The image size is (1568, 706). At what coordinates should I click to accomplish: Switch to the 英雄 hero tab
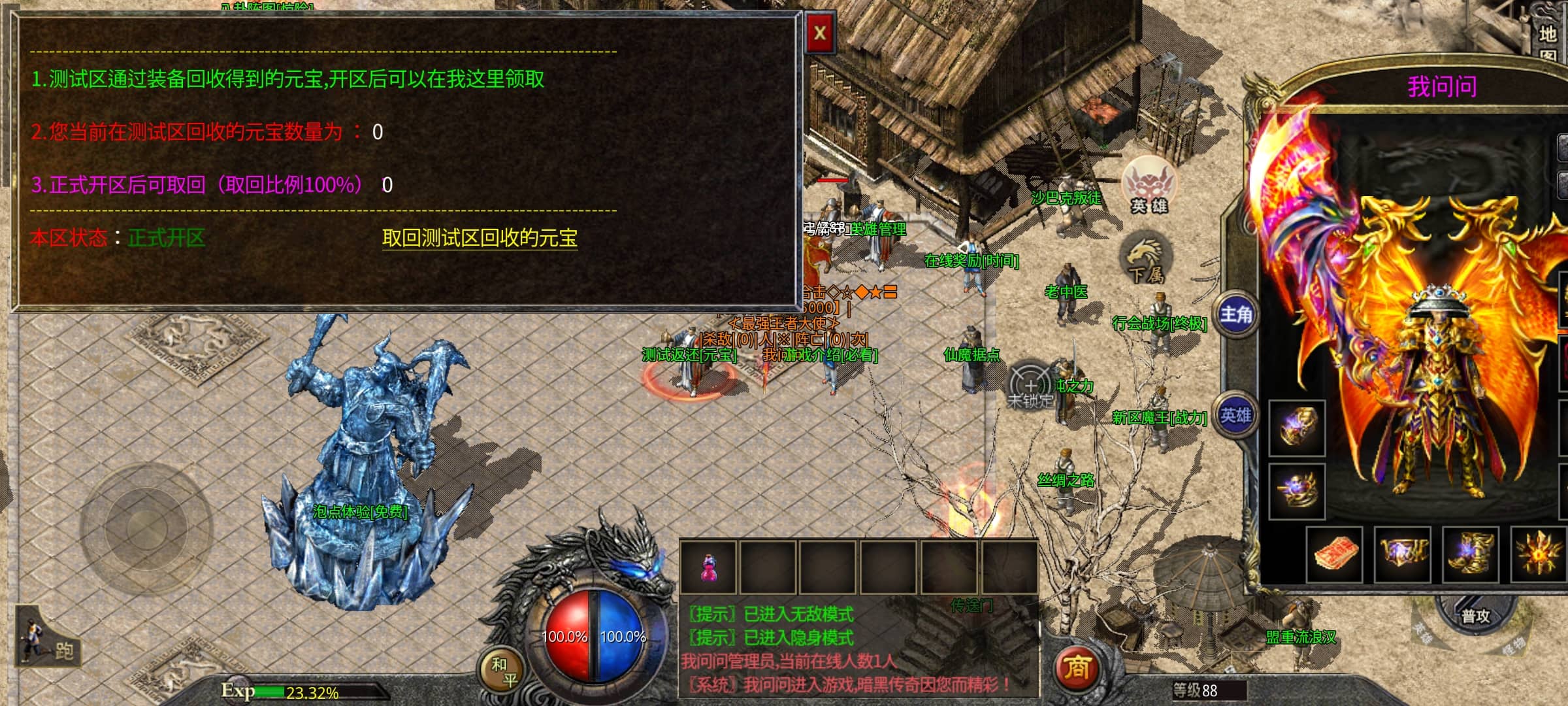(x=1236, y=416)
